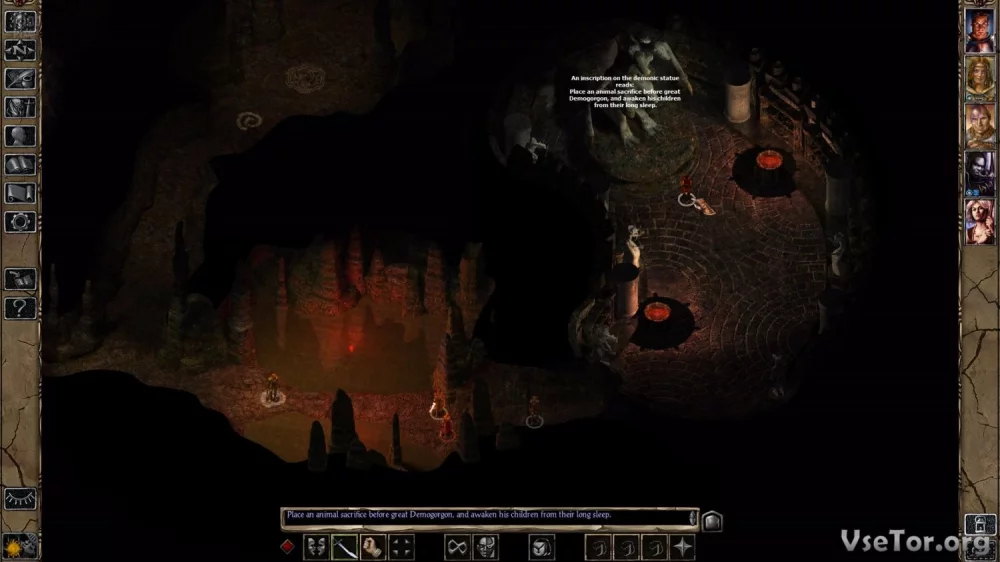Viewport: 1000px width, 562px height.
Task: Open formation options with the four-arrows icon
Action: point(402,547)
